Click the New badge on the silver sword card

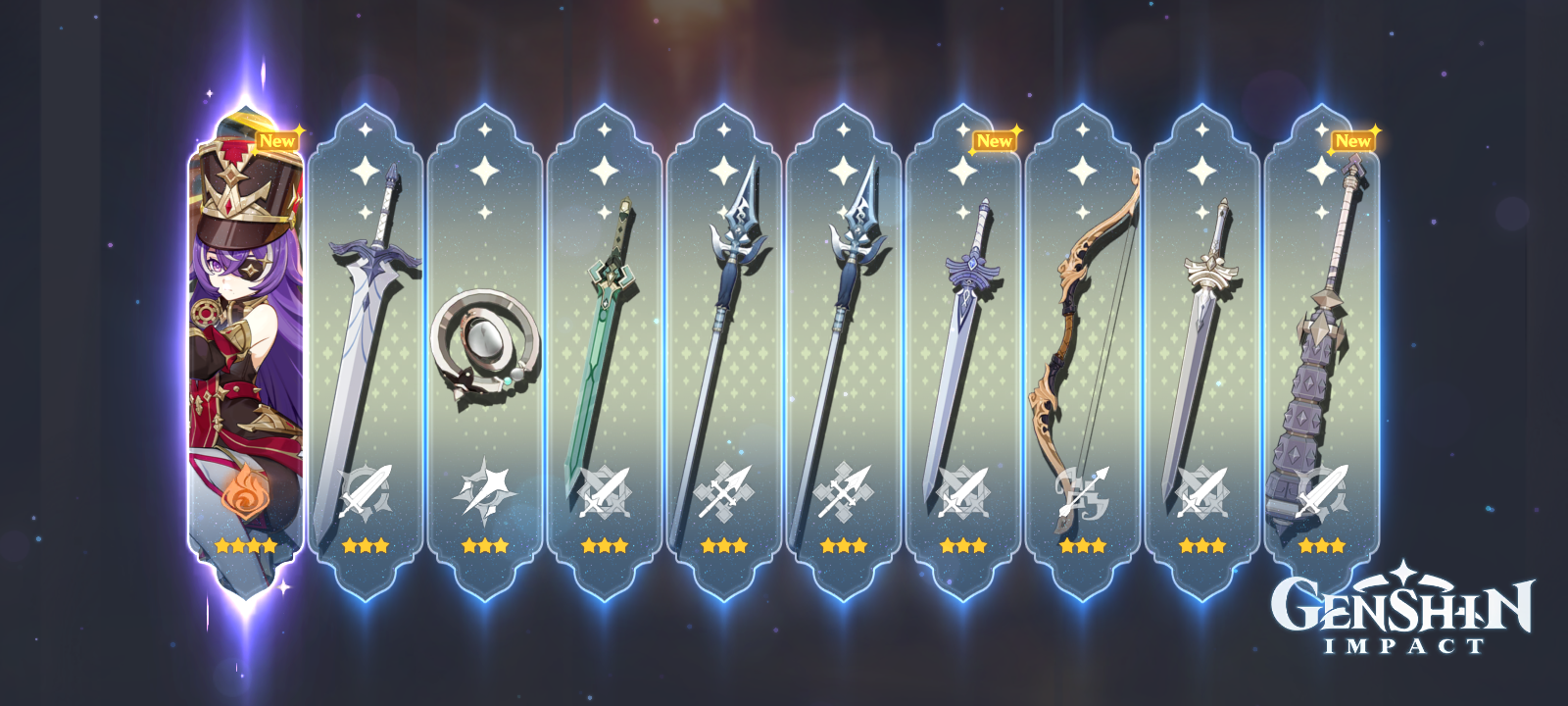pyautogui.click(x=993, y=140)
